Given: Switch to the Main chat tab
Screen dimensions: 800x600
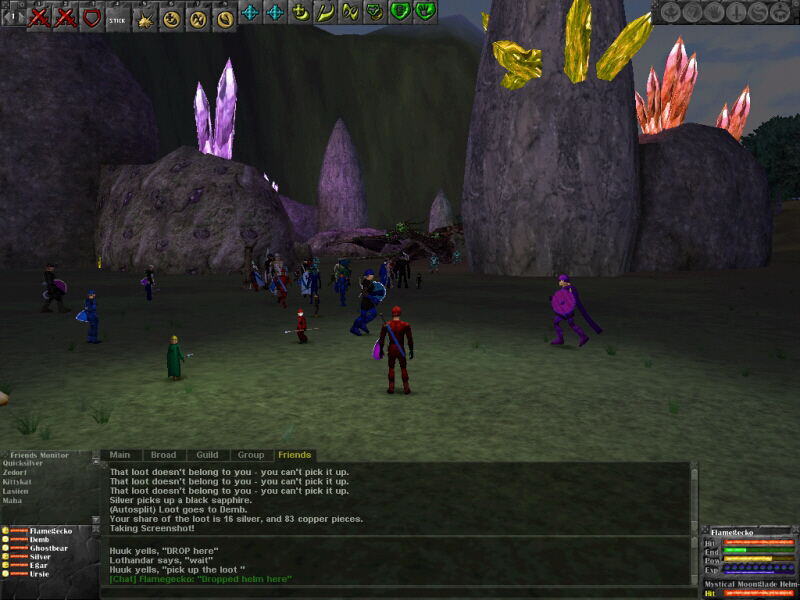Looking at the screenshot, I should (x=120, y=455).
